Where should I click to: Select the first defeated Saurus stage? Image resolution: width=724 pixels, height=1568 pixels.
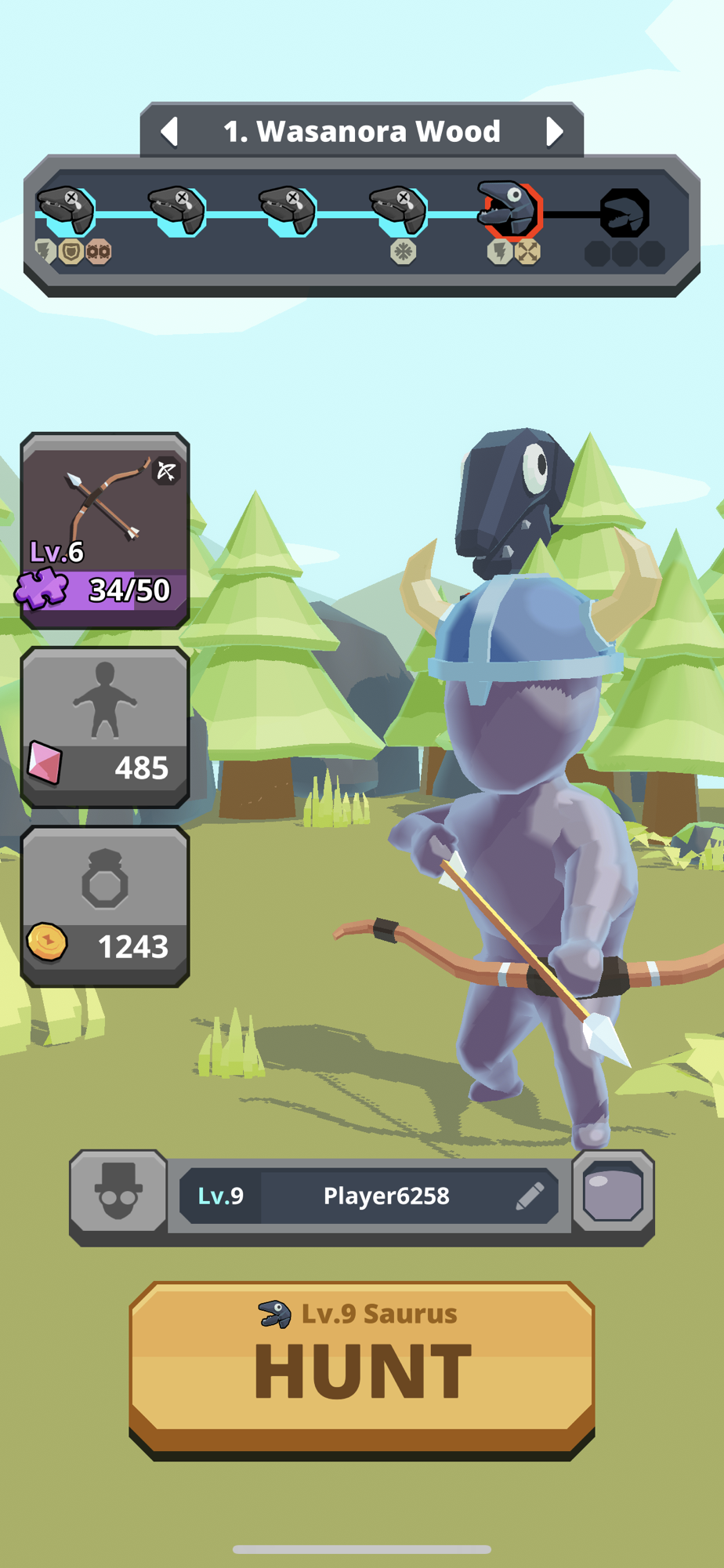(x=67, y=210)
